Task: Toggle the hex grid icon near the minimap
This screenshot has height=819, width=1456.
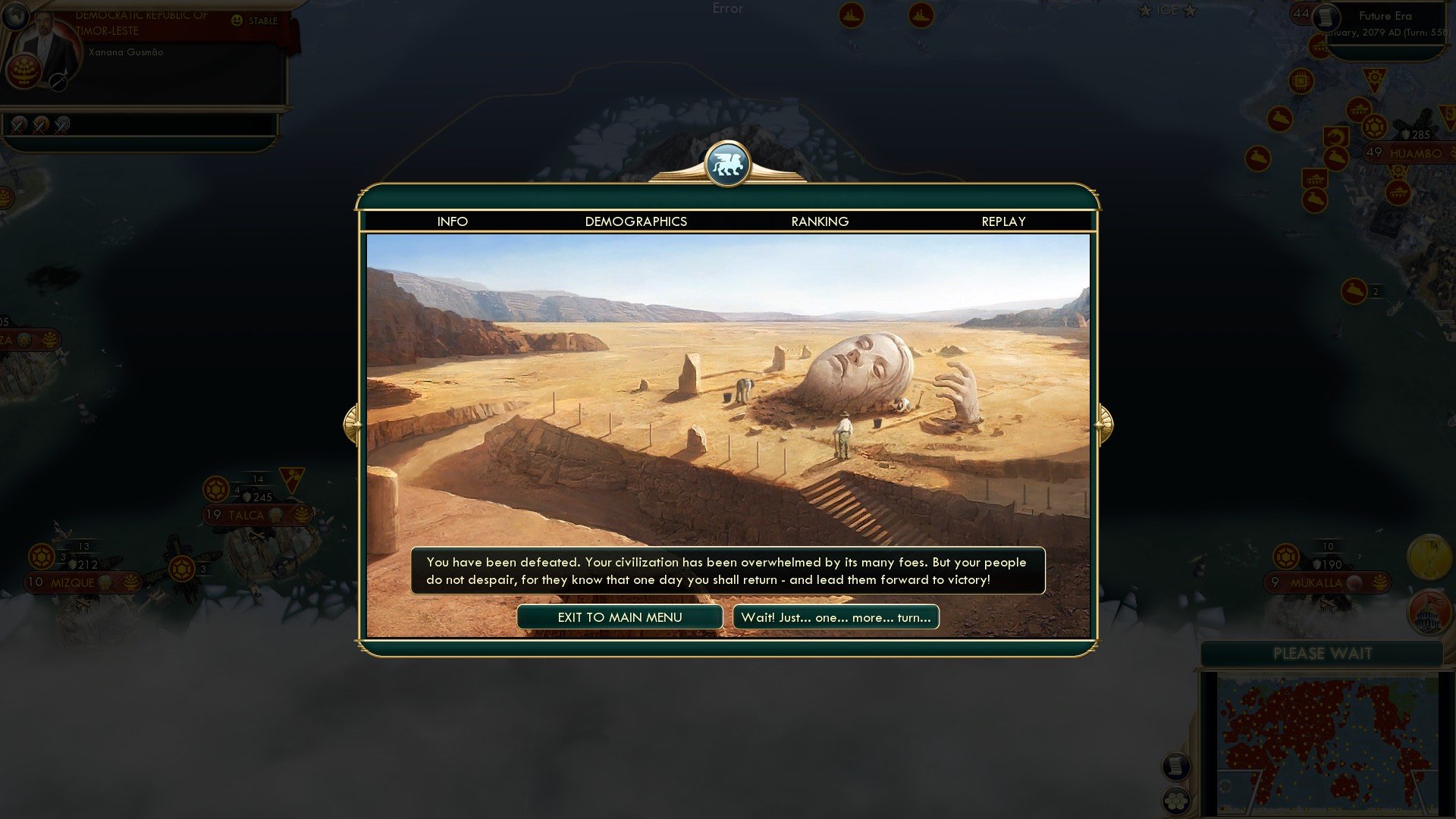Action: pos(1176,802)
